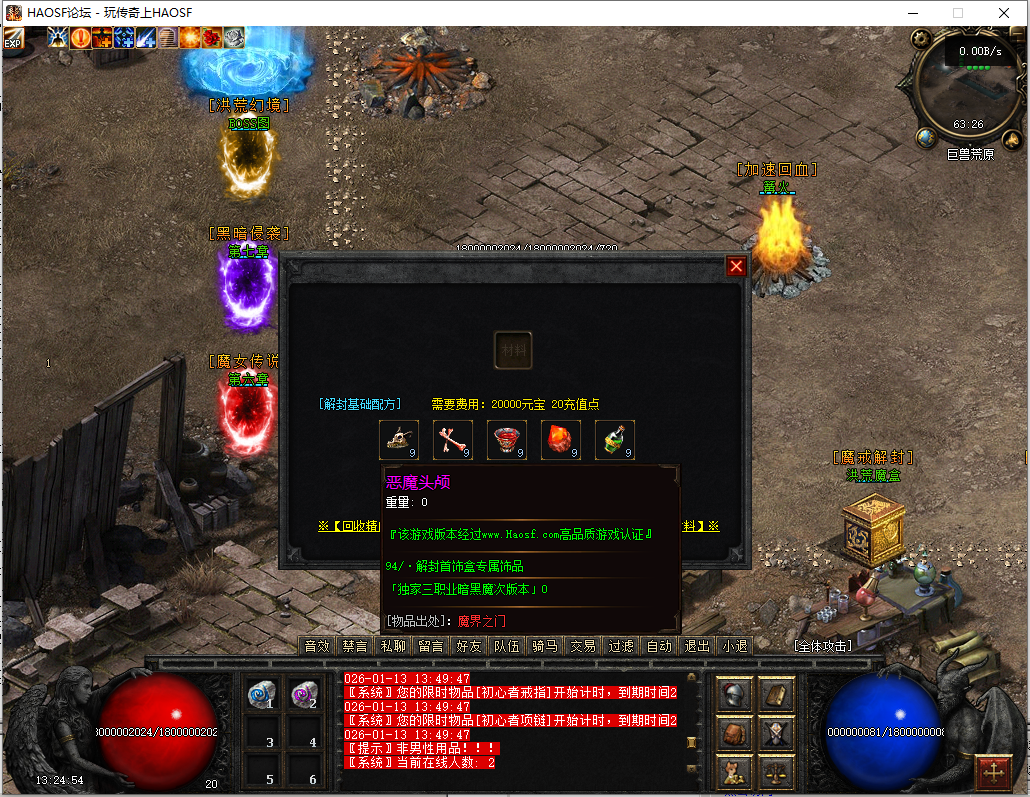Image resolution: width=1030 pixels, height=797 pixels.
Task: Click the 退出 exit button
Action: (x=697, y=646)
